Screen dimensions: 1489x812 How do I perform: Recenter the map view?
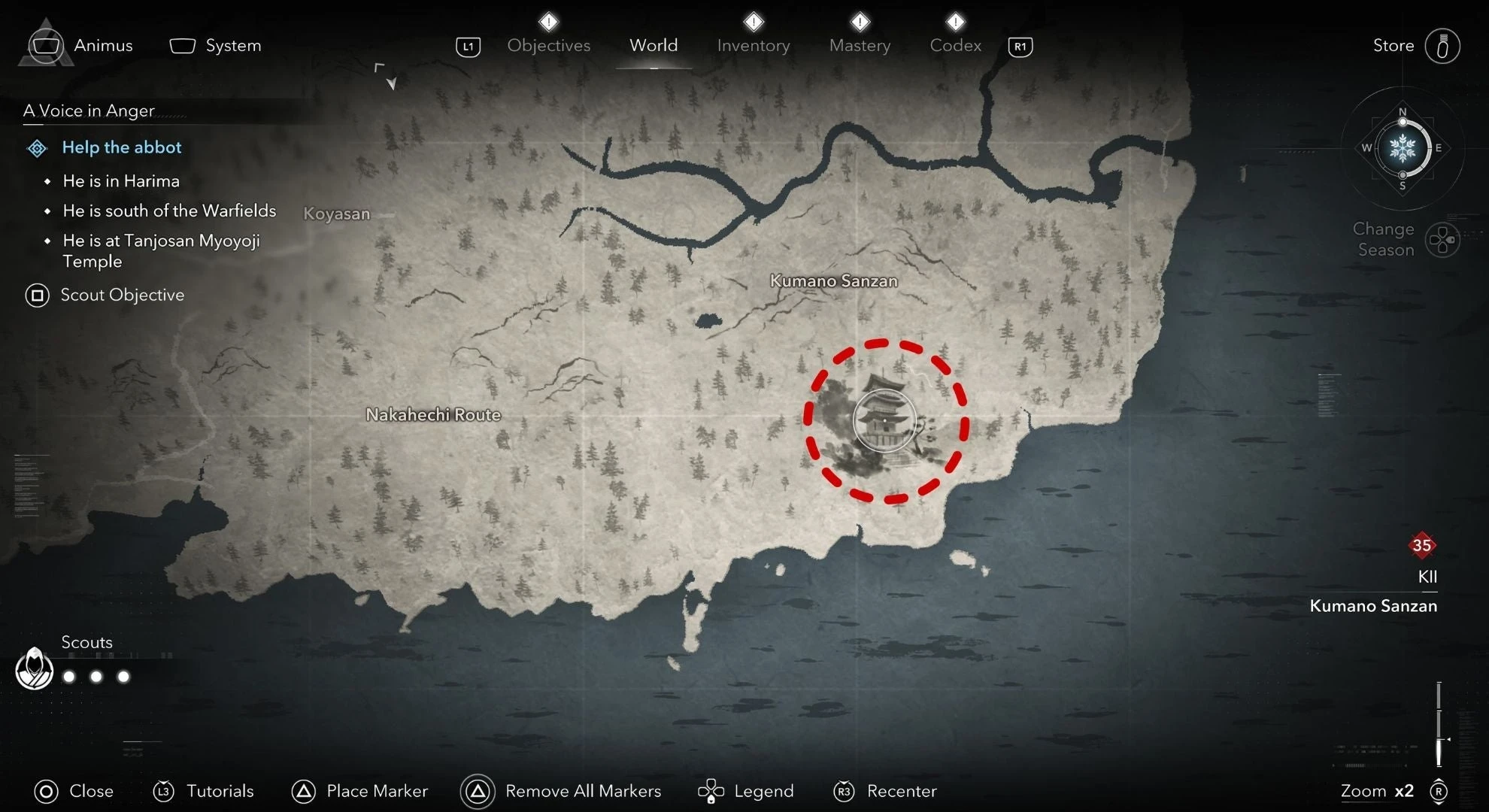[885, 791]
